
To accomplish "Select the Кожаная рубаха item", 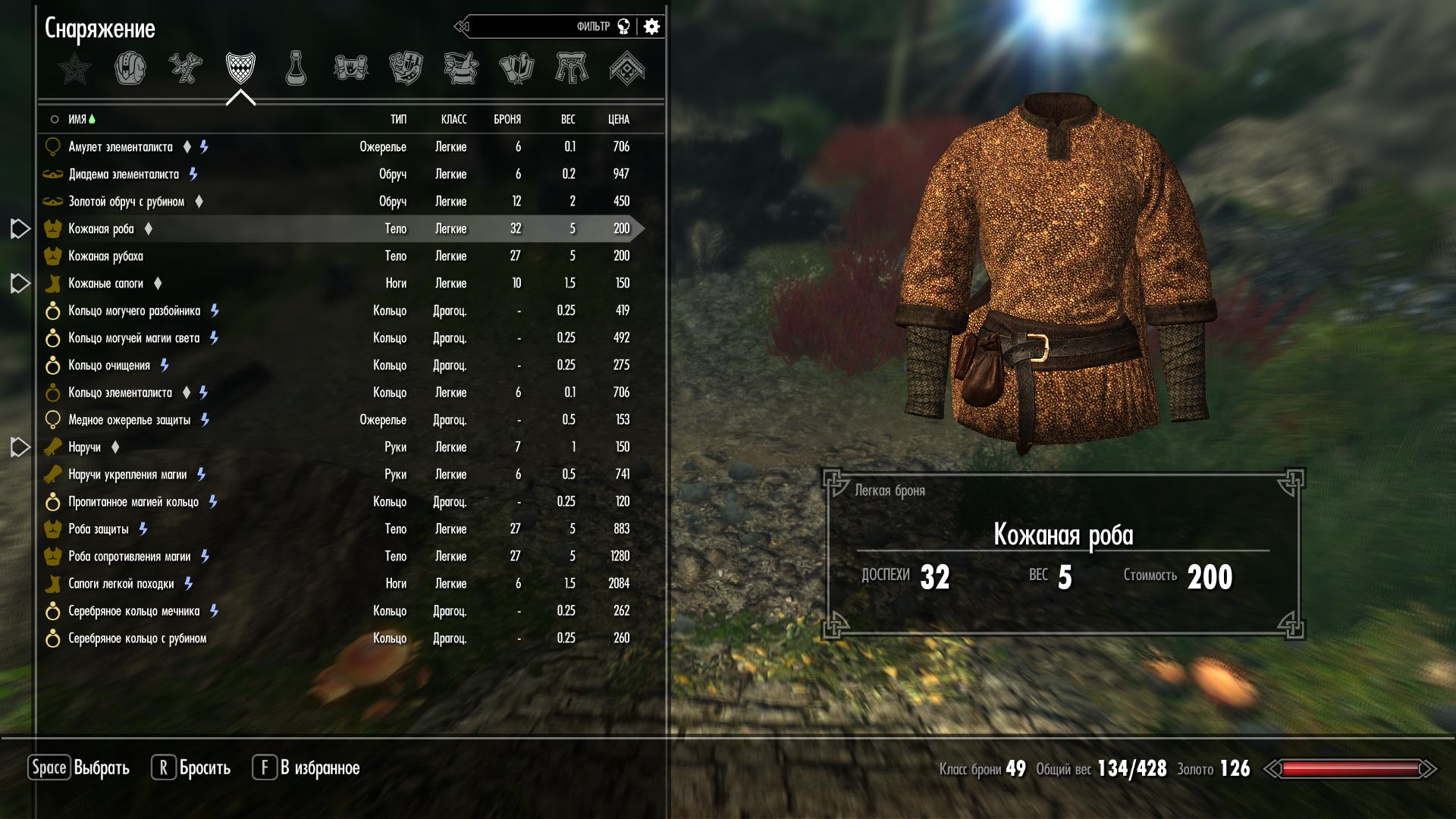I will click(105, 256).
